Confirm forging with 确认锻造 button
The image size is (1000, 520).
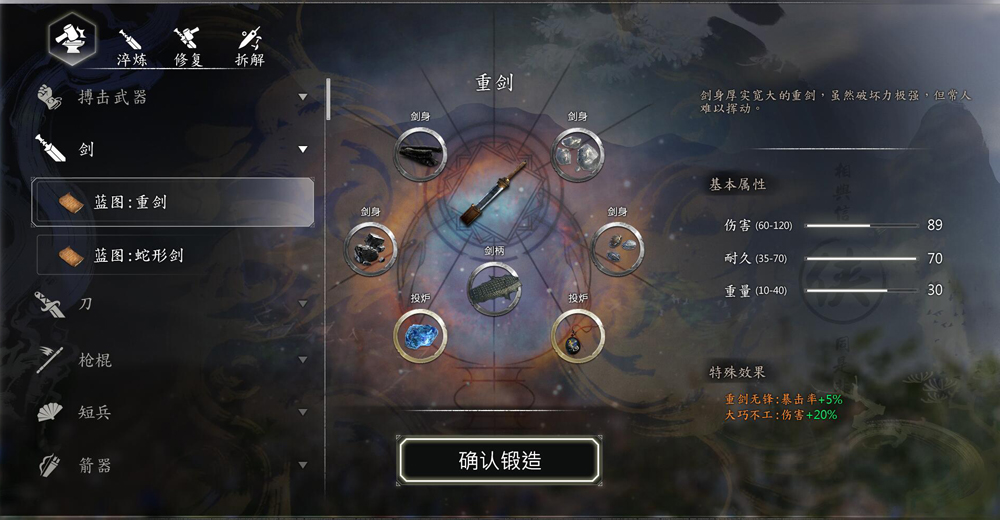[x=499, y=461]
